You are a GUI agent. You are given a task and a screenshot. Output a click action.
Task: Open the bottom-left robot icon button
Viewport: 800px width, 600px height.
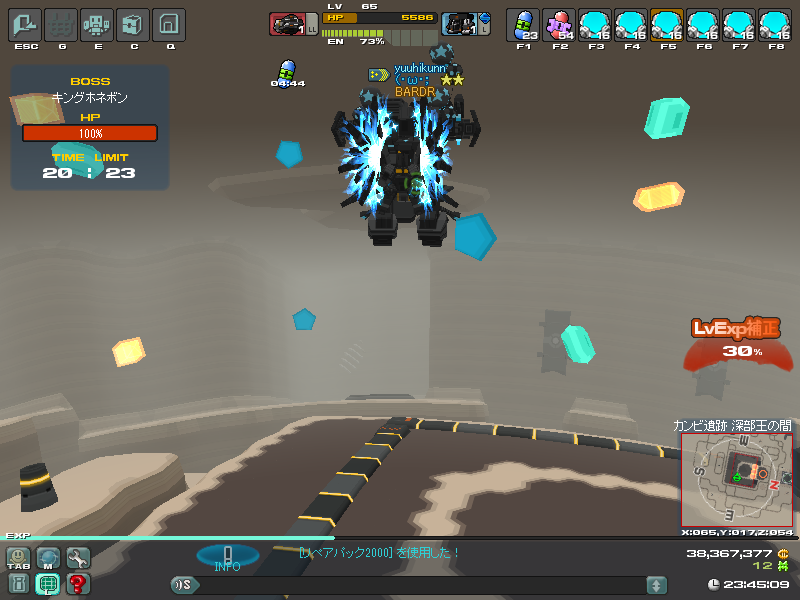(18, 584)
